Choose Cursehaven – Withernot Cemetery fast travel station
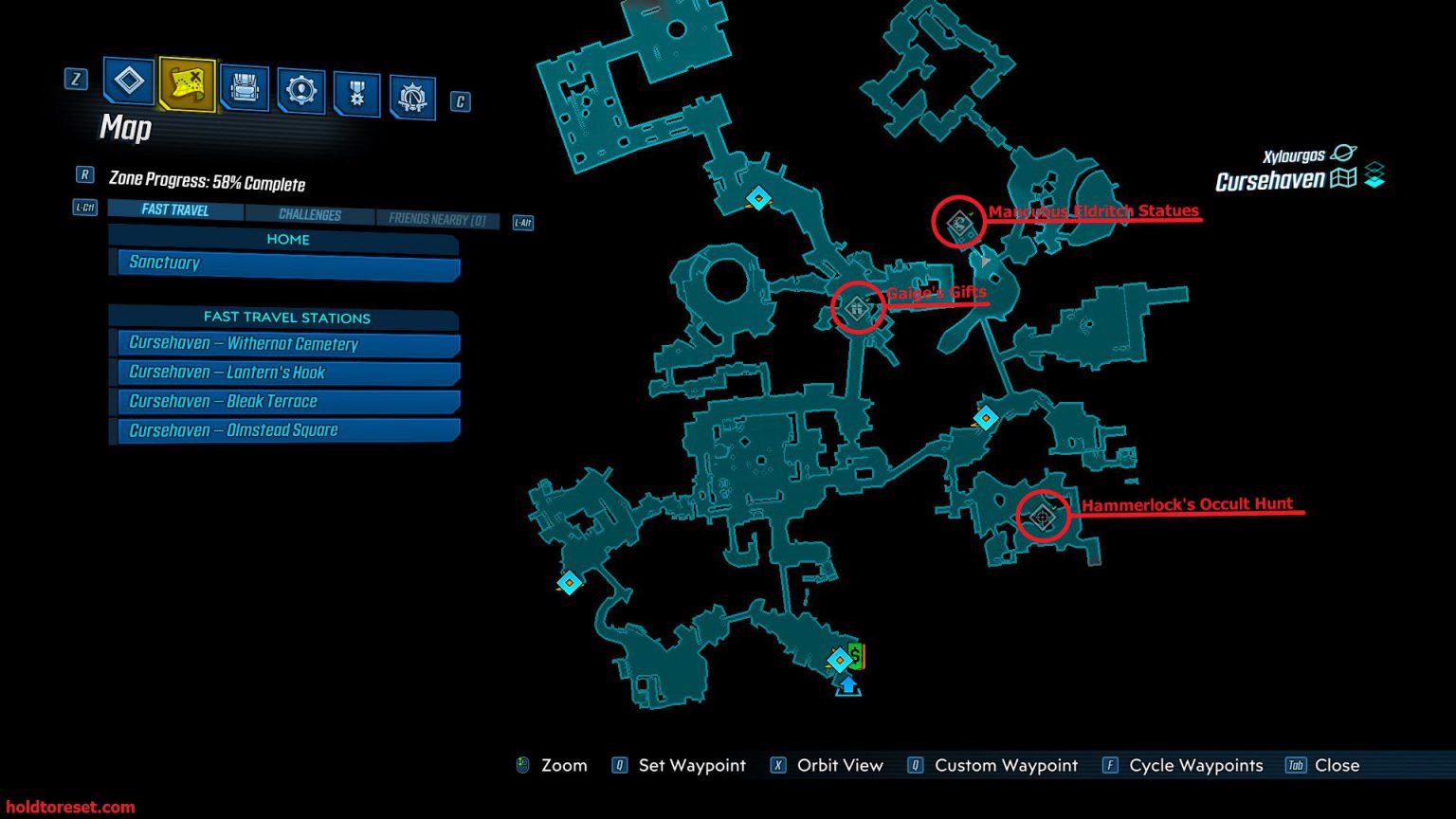The image size is (1456, 819). click(x=284, y=343)
